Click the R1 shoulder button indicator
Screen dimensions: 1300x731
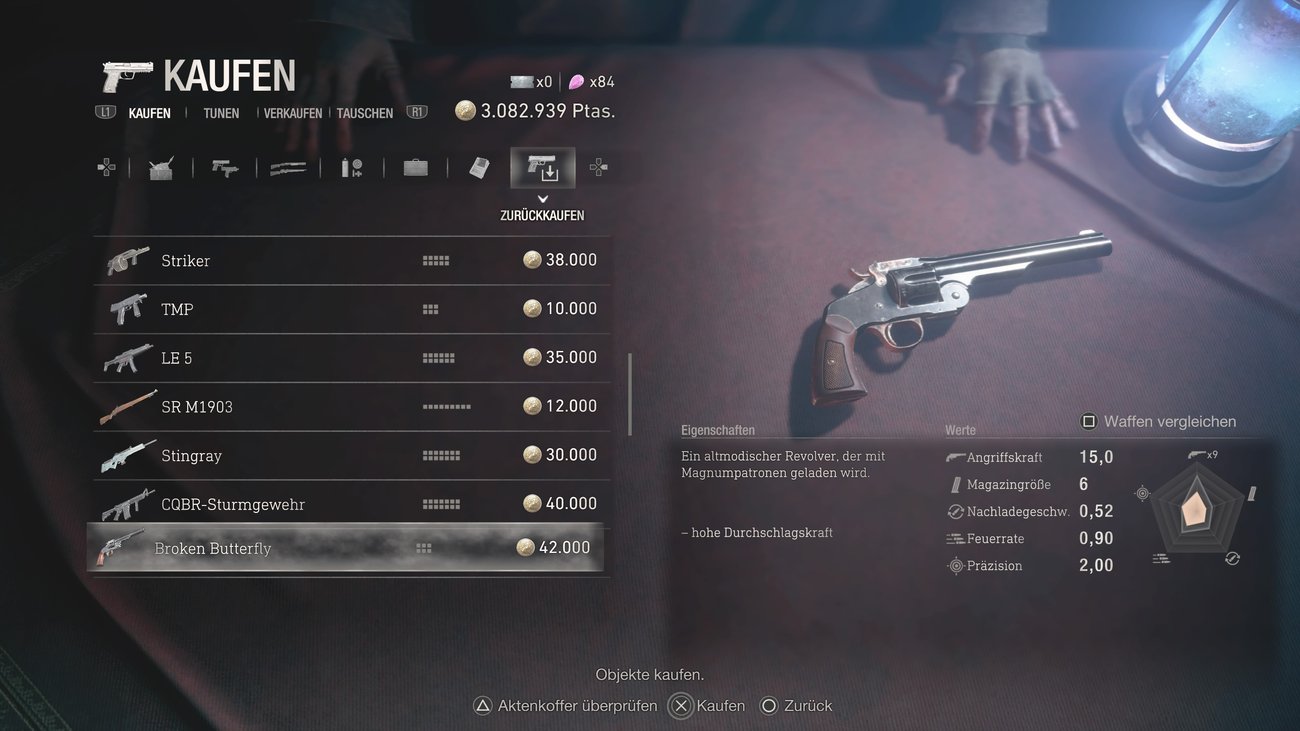[x=416, y=113]
